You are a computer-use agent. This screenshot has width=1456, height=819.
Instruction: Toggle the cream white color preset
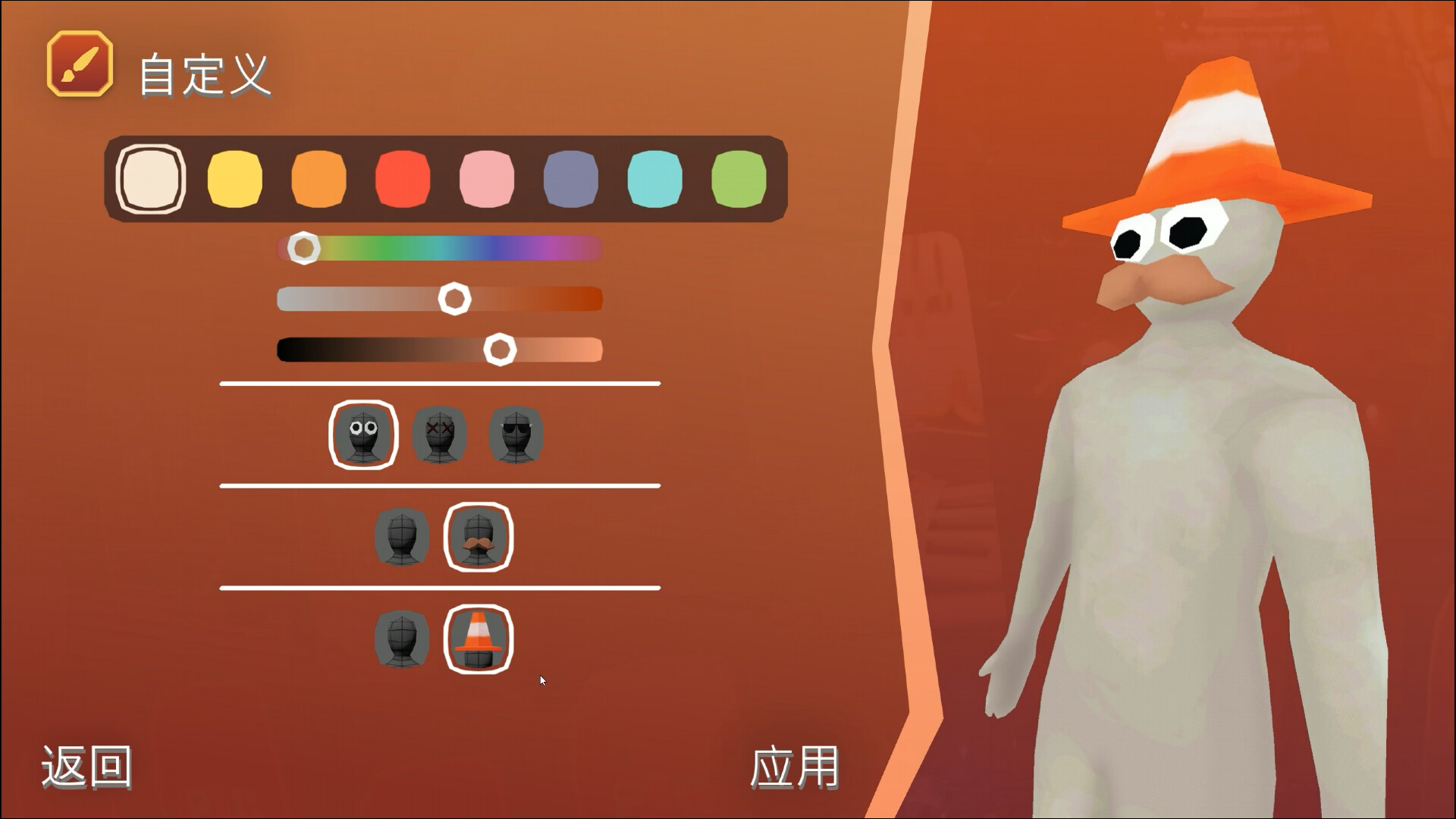tap(149, 179)
